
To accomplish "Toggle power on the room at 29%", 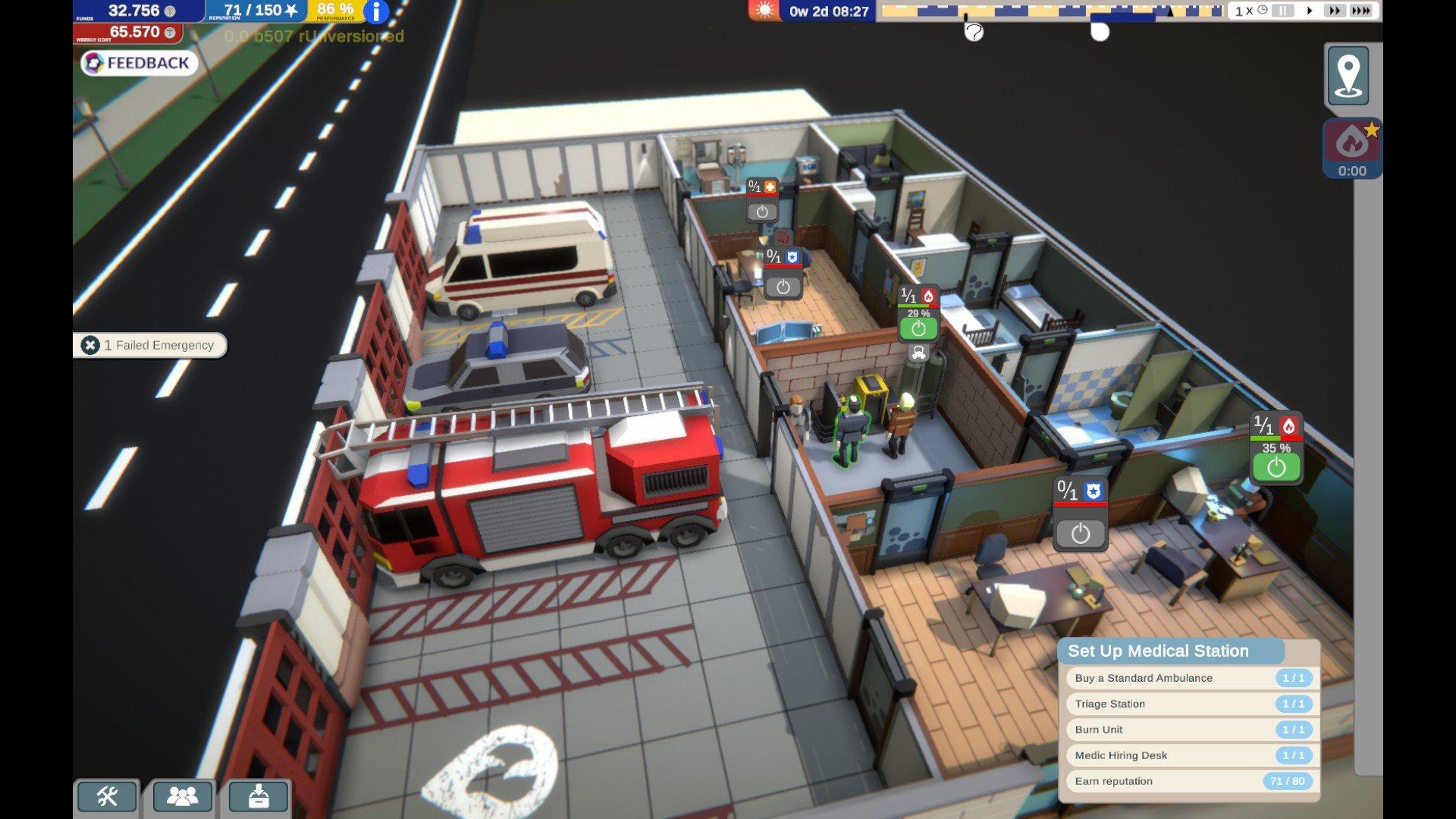I will click(918, 326).
